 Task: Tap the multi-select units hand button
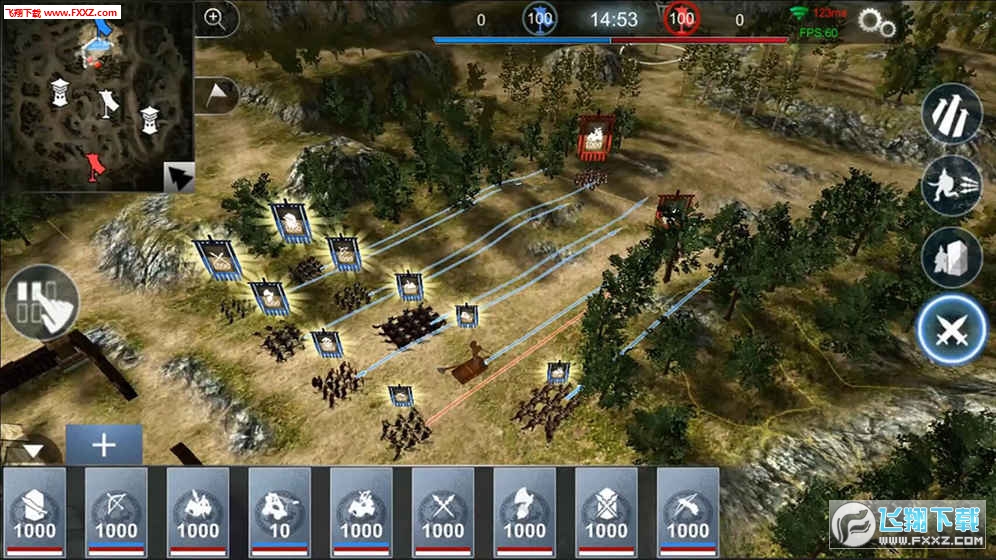[x=41, y=301]
